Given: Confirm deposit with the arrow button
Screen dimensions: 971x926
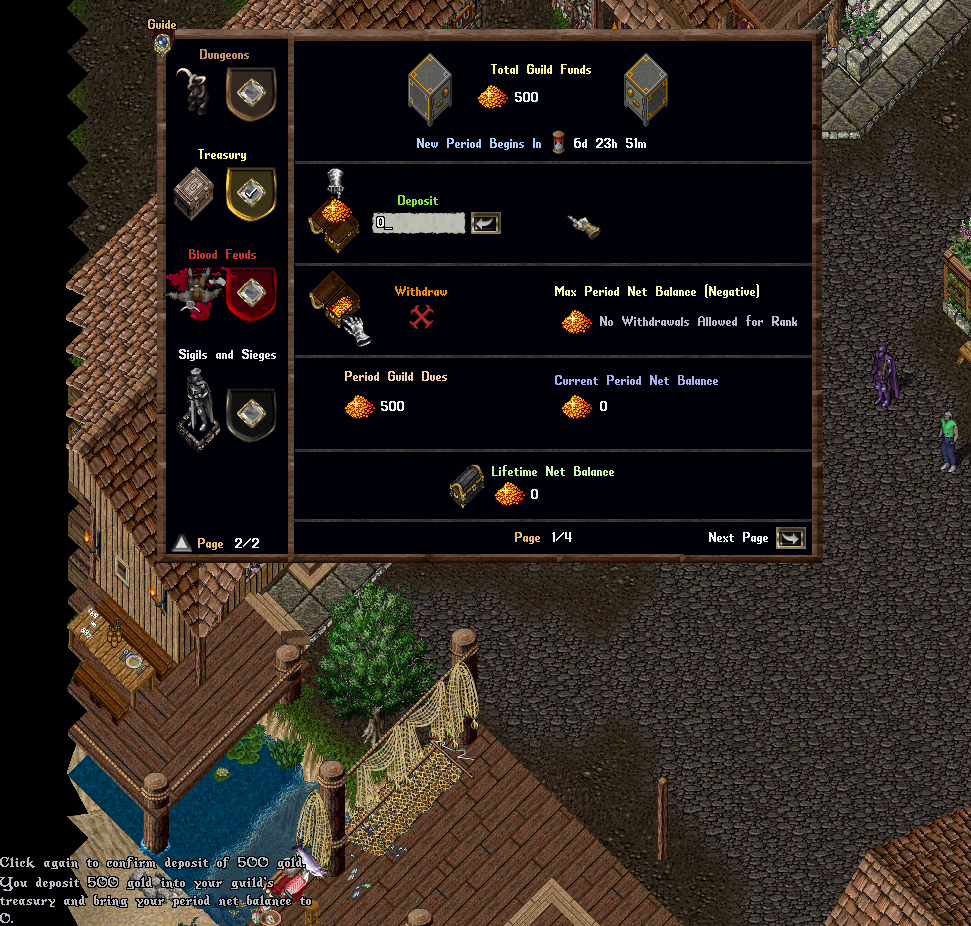Looking at the screenshot, I should (x=486, y=223).
